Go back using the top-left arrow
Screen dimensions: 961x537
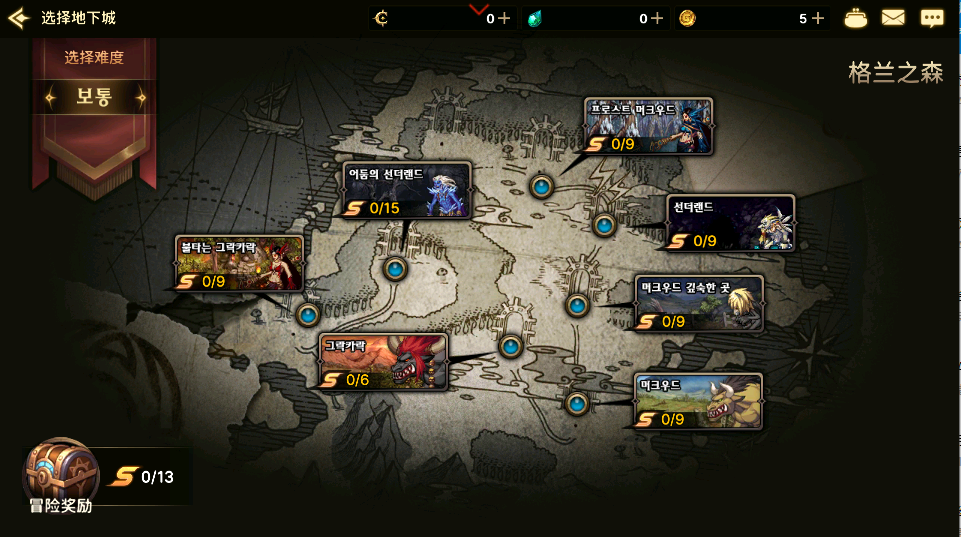pyautogui.click(x=18, y=18)
